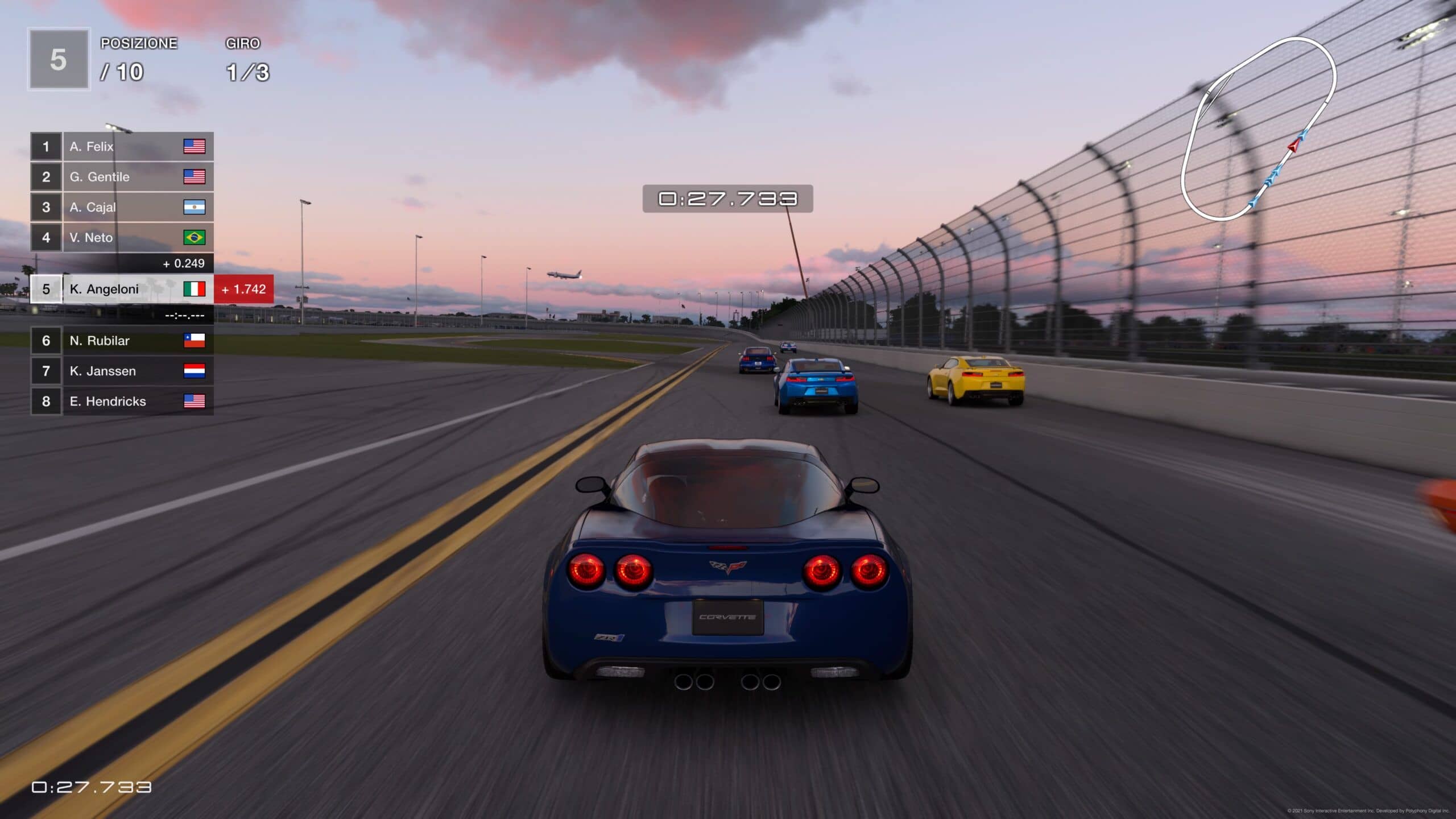The width and height of the screenshot is (1456, 819).
Task: Select V. Neto's position row
Action: [122, 238]
